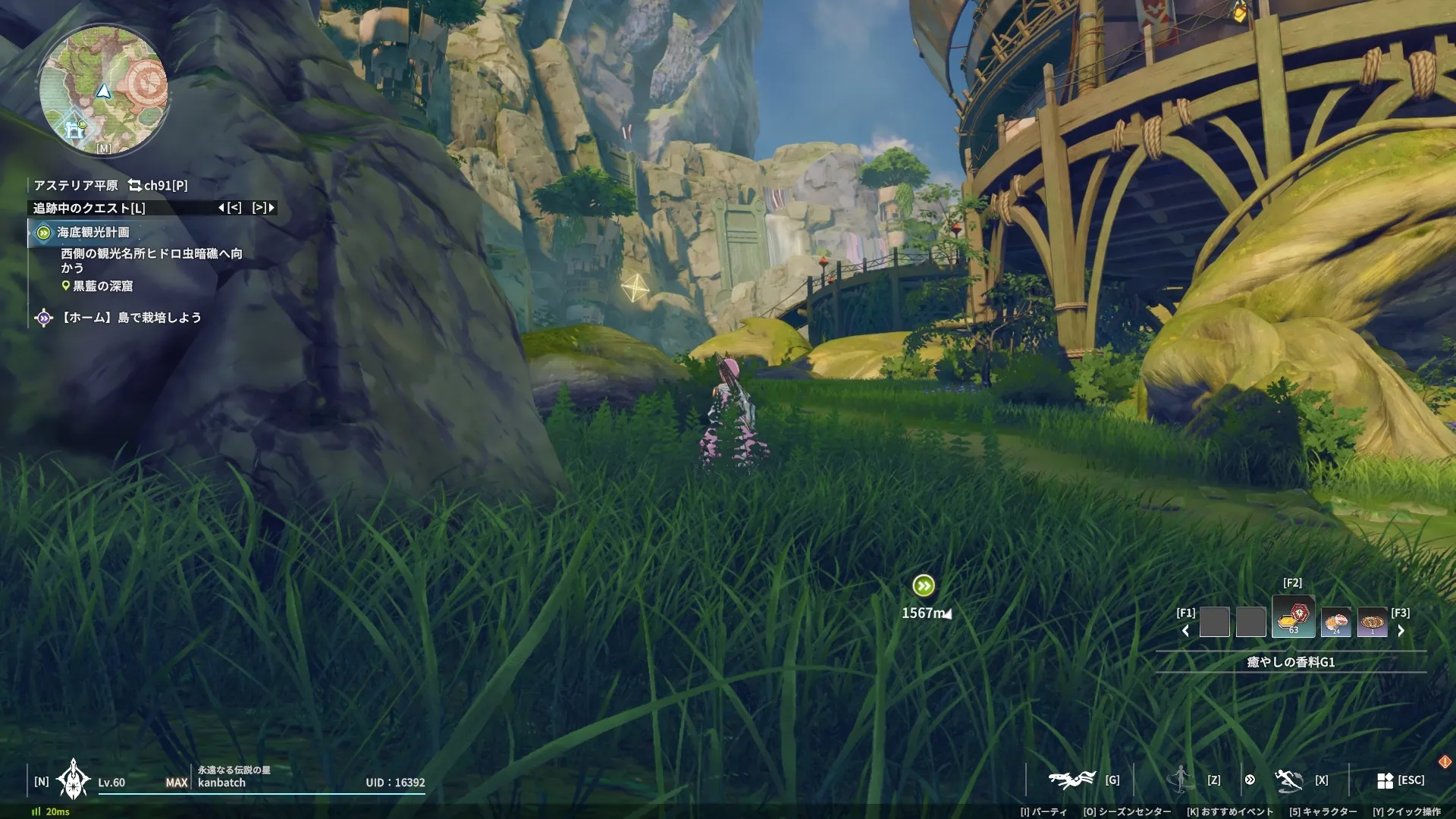Click the orange exclamation alert icon
Viewport: 1456px width, 819px height.
tap(1444, 761)
